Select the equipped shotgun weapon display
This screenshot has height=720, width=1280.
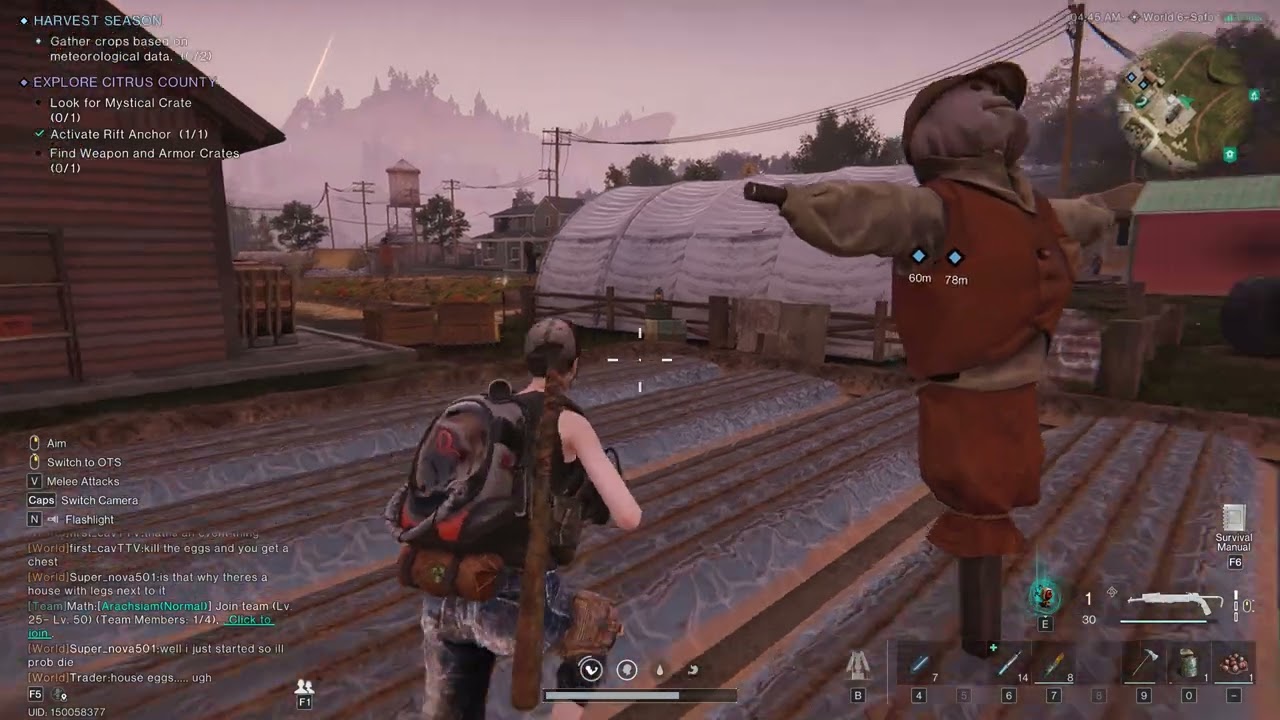click(1175, 603)
